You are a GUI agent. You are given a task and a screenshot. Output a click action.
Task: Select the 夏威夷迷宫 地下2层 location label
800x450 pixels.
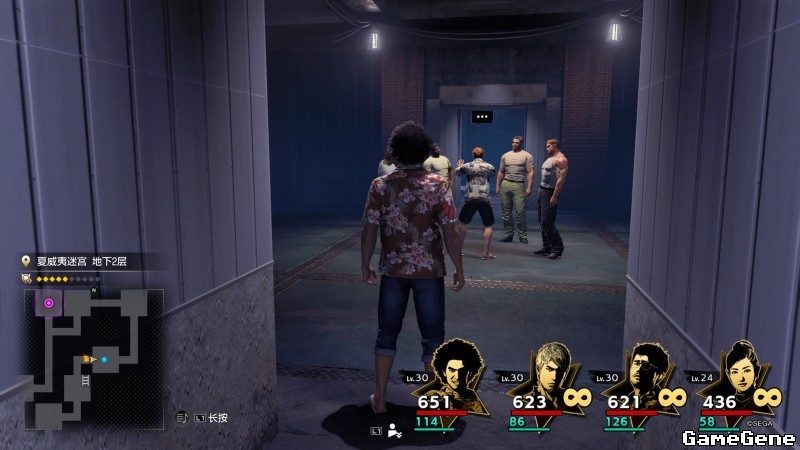[x=86, y=262]
